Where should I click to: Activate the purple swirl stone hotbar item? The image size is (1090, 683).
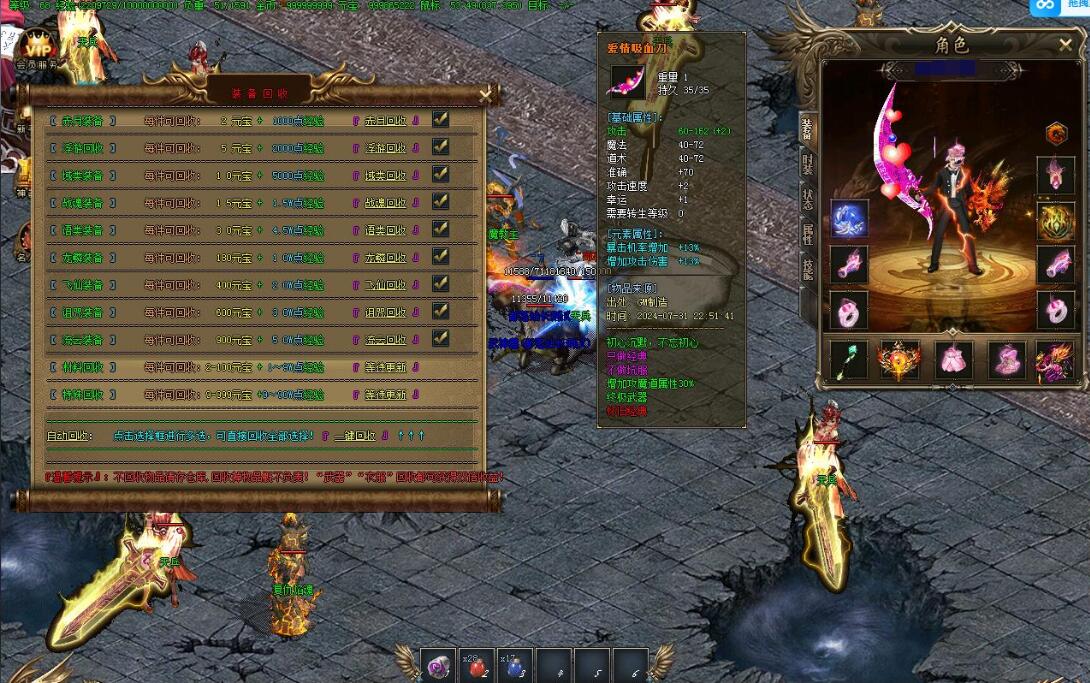pos(438,668)
